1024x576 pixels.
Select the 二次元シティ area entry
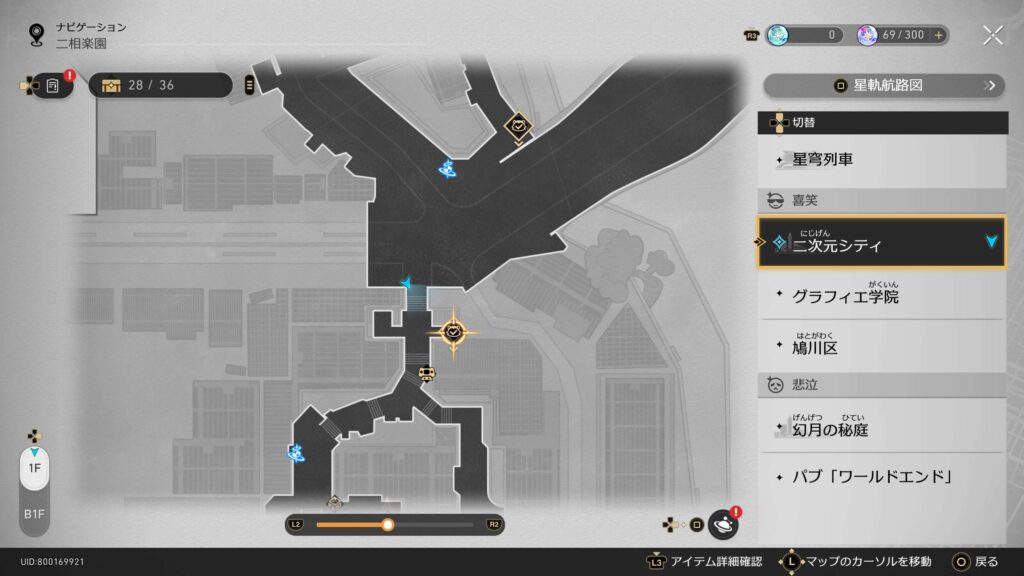tap(882, 243)
